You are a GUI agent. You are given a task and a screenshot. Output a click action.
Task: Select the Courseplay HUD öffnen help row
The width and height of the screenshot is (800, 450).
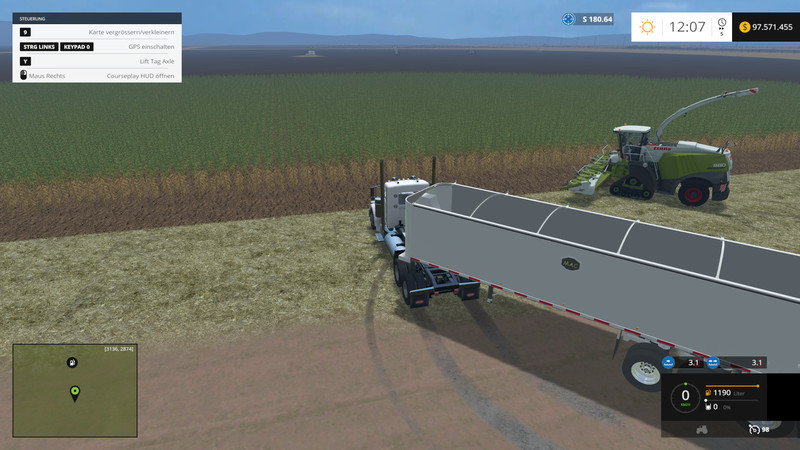click(97, 76)
